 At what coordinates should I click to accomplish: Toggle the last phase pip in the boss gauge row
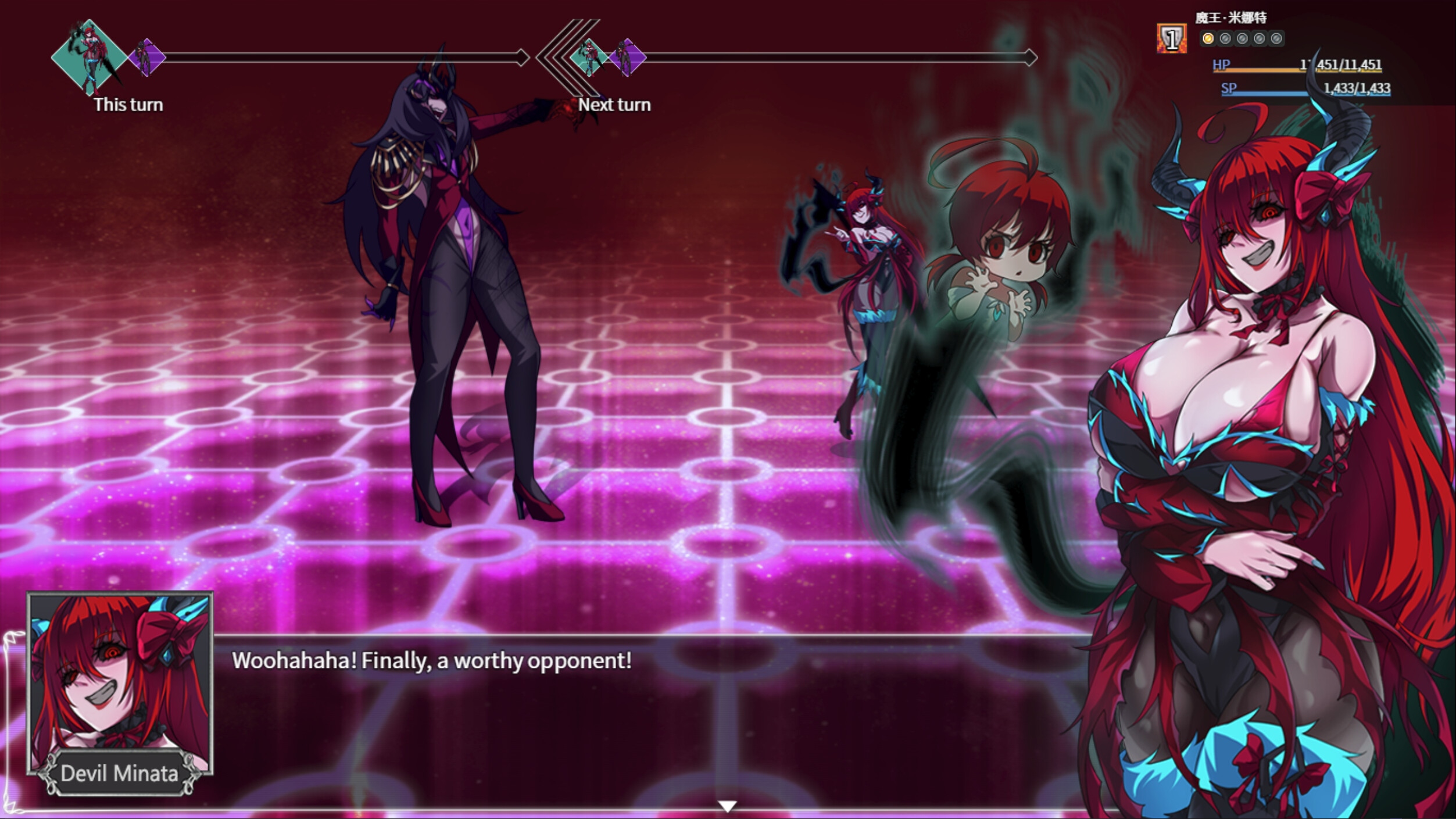tap(1278, 40)
